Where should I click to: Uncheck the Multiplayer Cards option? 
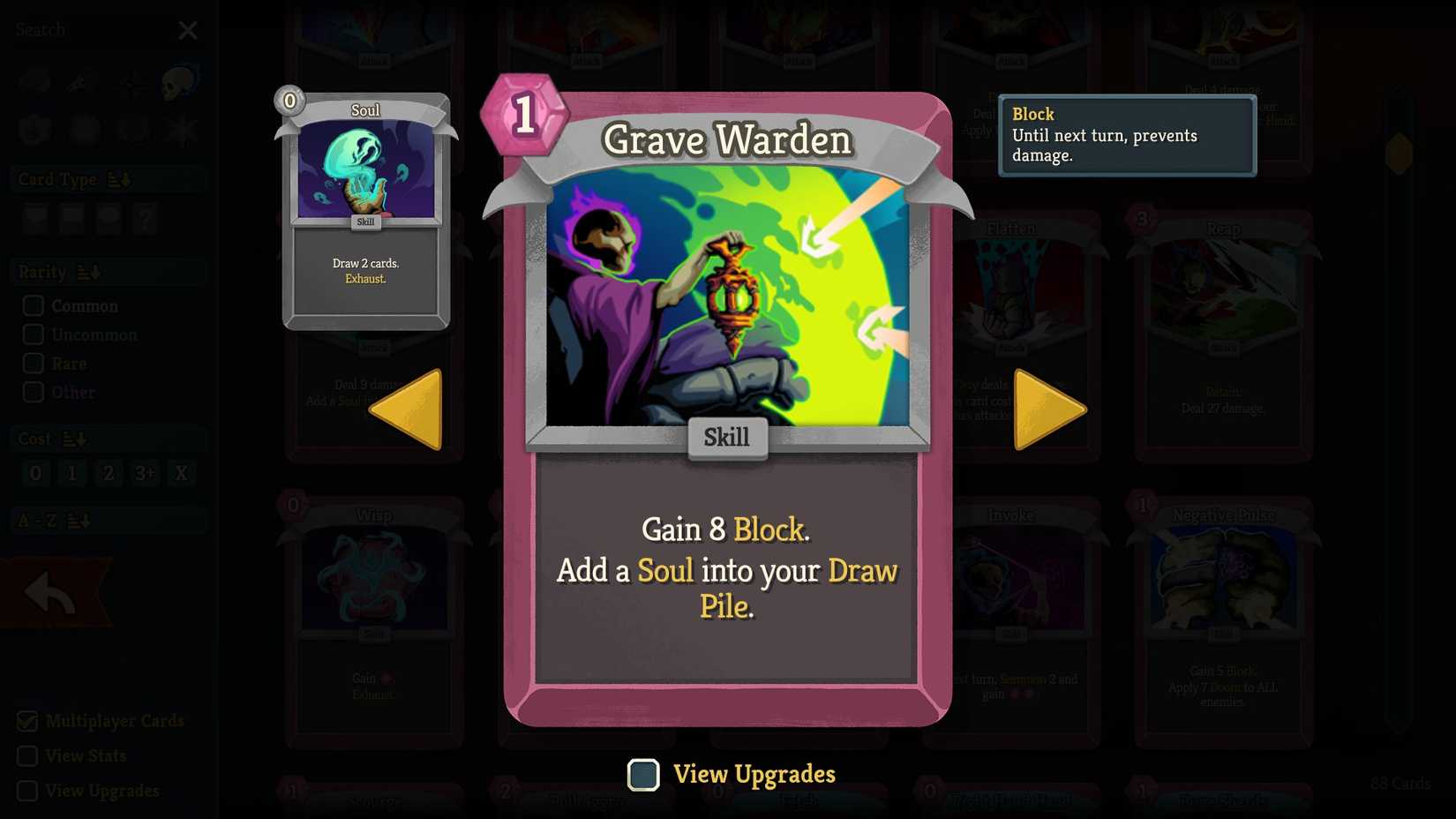coord(29,721)
